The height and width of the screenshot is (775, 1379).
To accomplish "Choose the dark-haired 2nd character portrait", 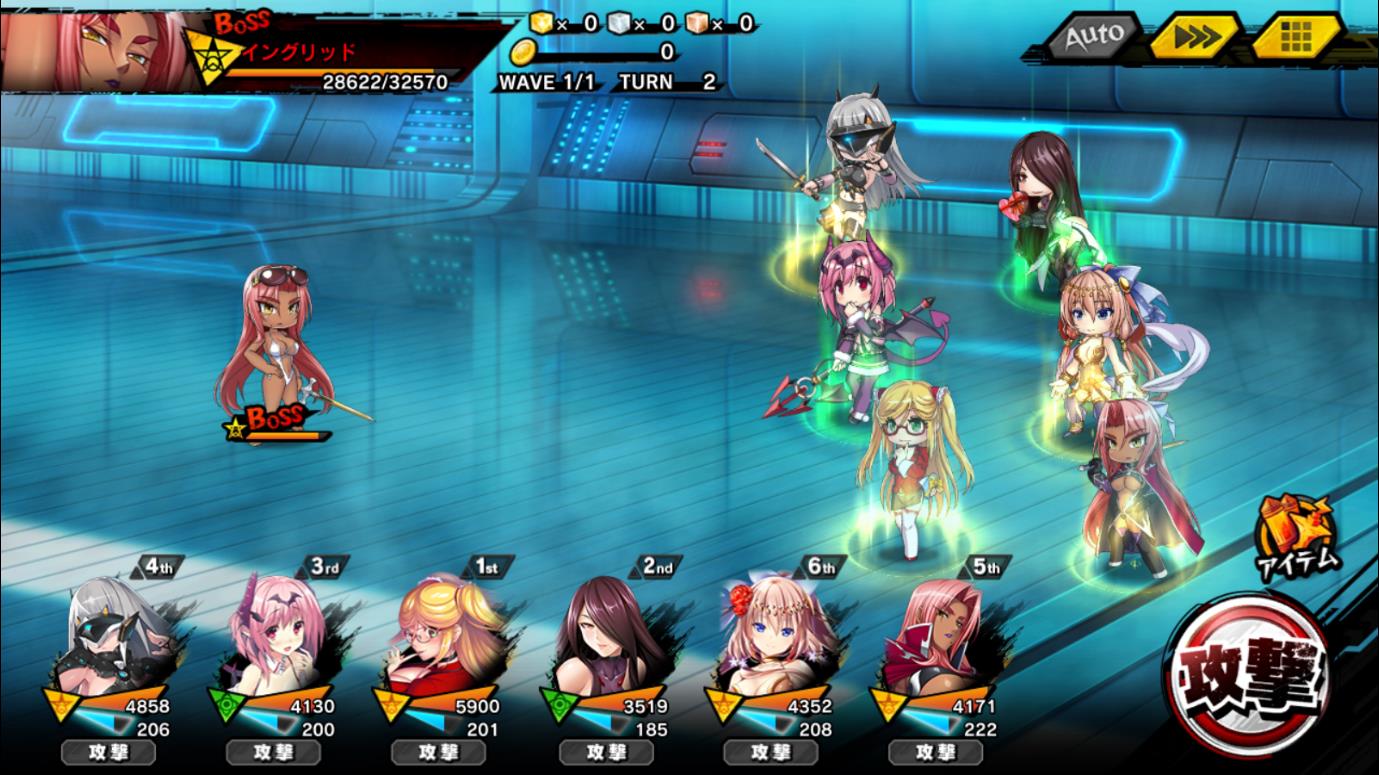I will coord(608,635).
